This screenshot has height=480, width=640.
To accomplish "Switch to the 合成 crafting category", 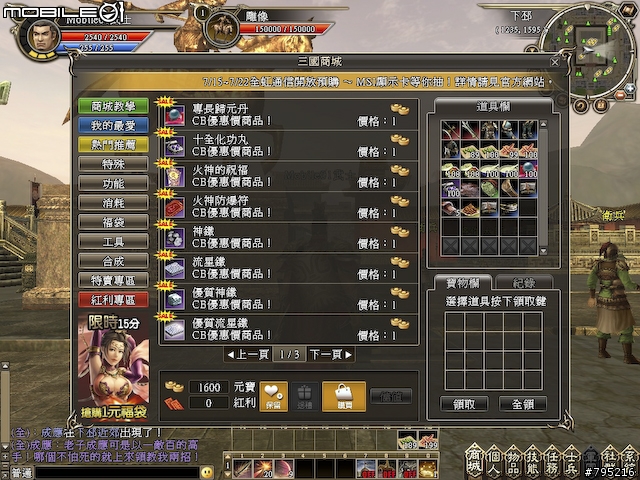I will 113,261.
